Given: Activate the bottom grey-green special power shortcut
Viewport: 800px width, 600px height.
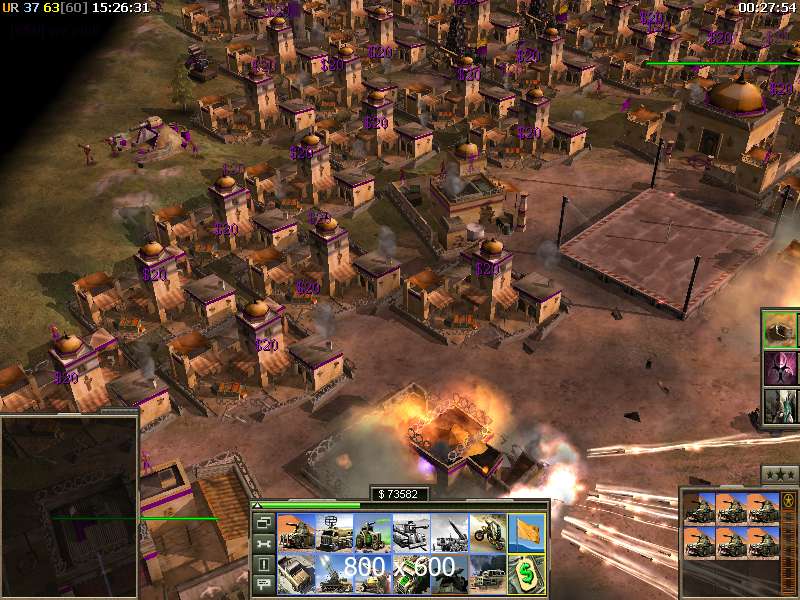Looking at the screenshot, I should pyautogui.click(x=780, y=406).
